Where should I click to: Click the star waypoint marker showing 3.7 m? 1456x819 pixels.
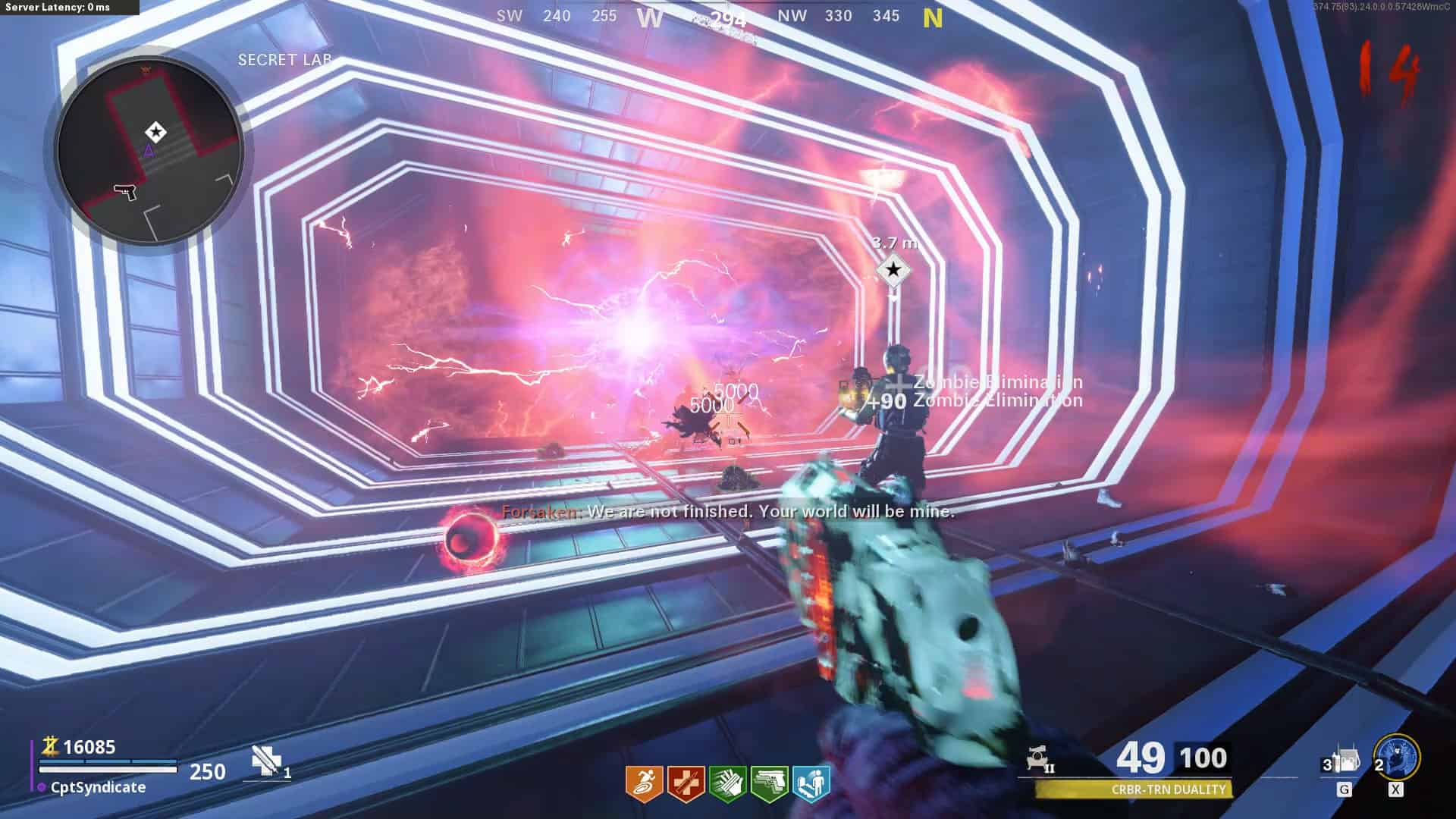pyautogui.click(x=893, y=270)
